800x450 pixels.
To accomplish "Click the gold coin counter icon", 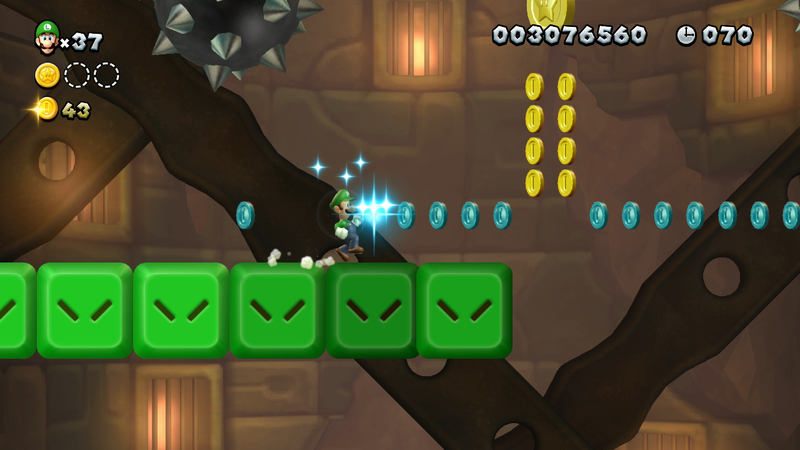I will 46,109.
